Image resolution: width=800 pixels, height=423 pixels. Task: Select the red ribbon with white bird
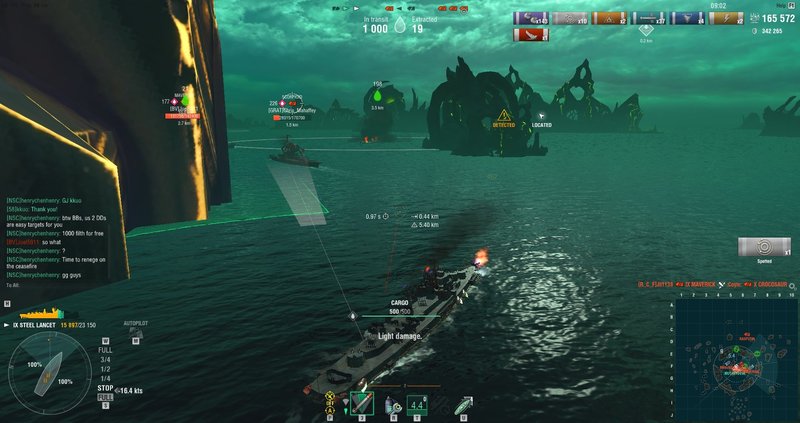click(530, 35)
